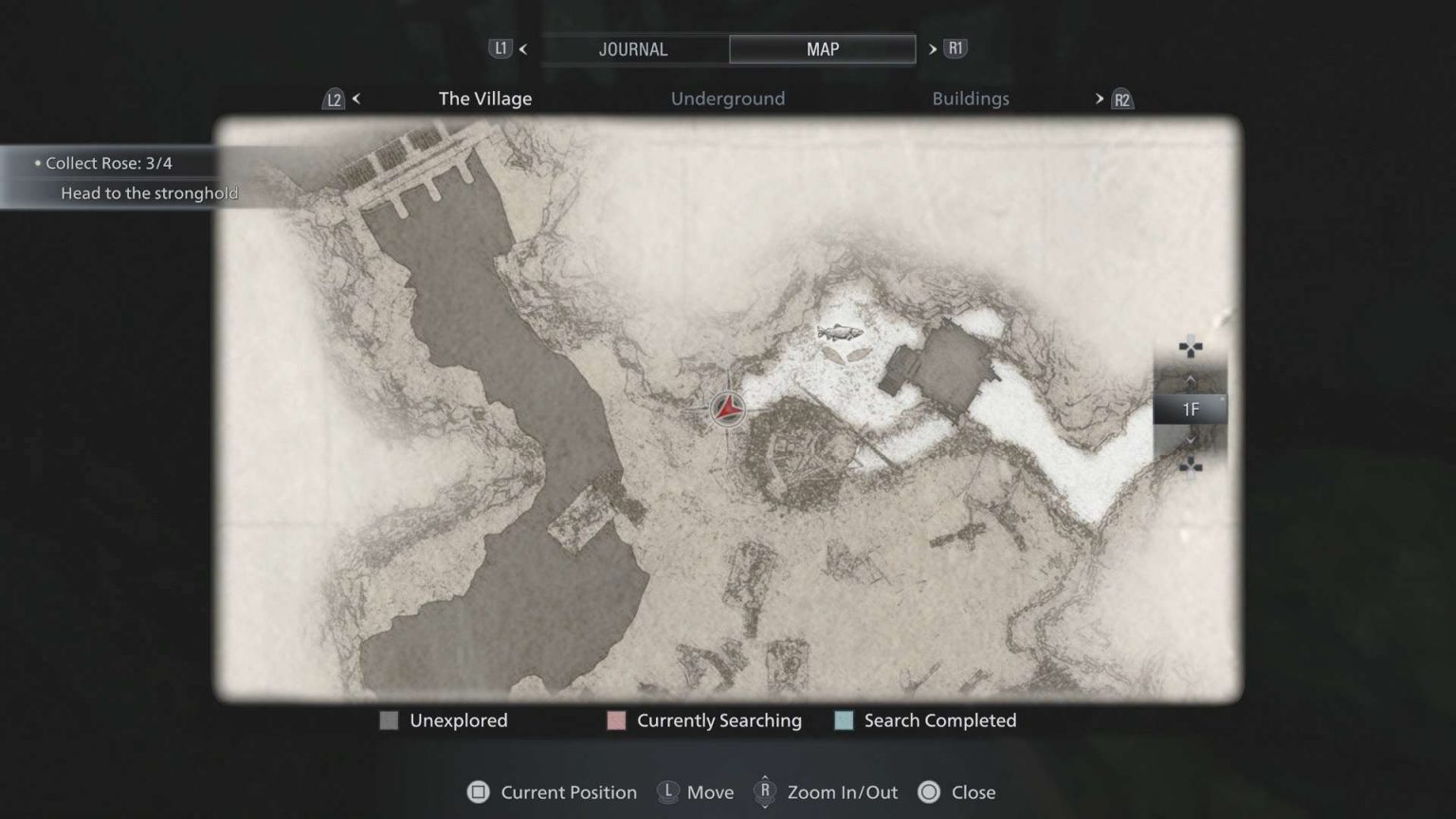This screenshot has height=819, width=1456.
Task: Click the left arrow beside the L2 icon
Action: [x=355, y=98]
